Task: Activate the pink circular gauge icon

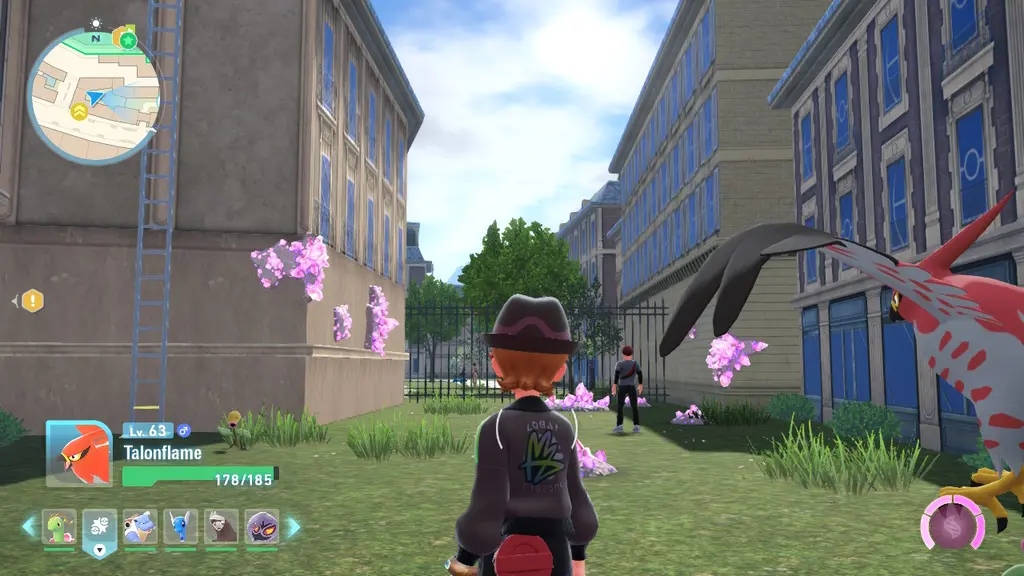Action: [x=953, y=522]
